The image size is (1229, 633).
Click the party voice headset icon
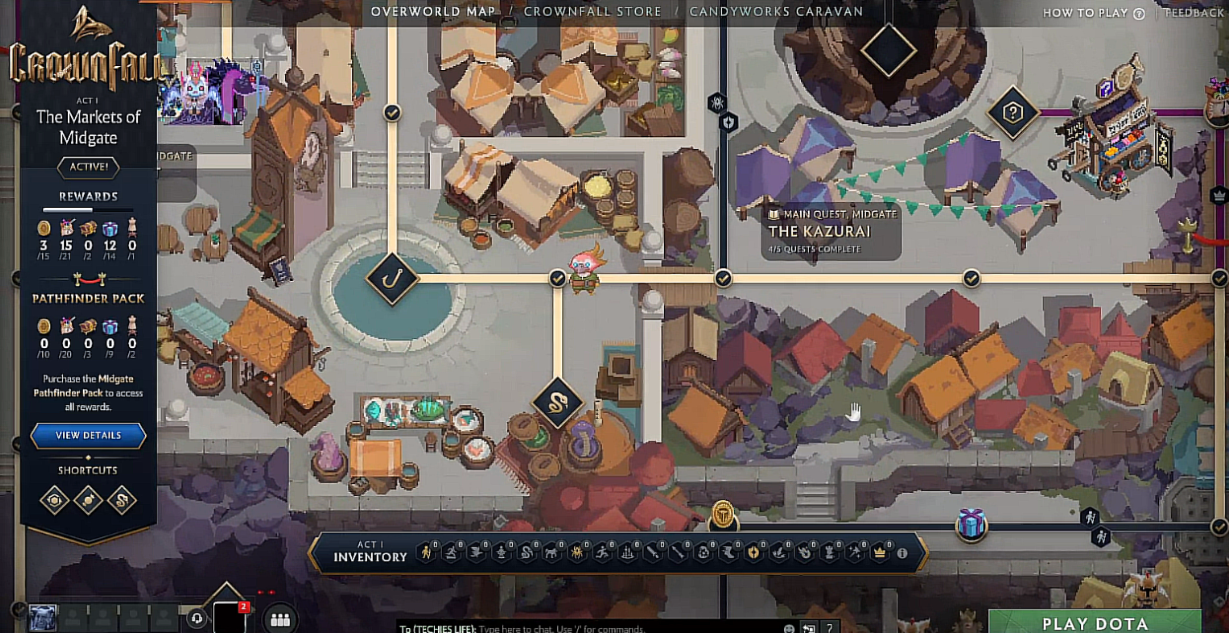coord(197,619)
